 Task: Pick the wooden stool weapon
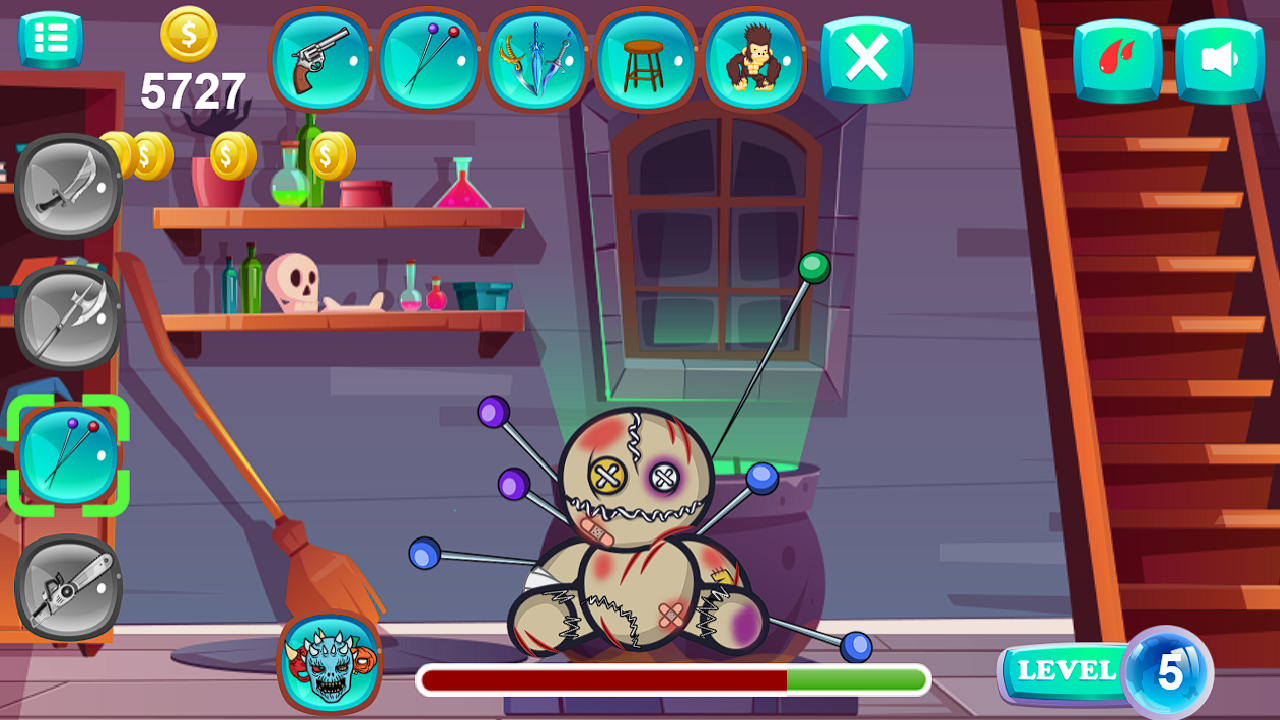coord(646,60)
